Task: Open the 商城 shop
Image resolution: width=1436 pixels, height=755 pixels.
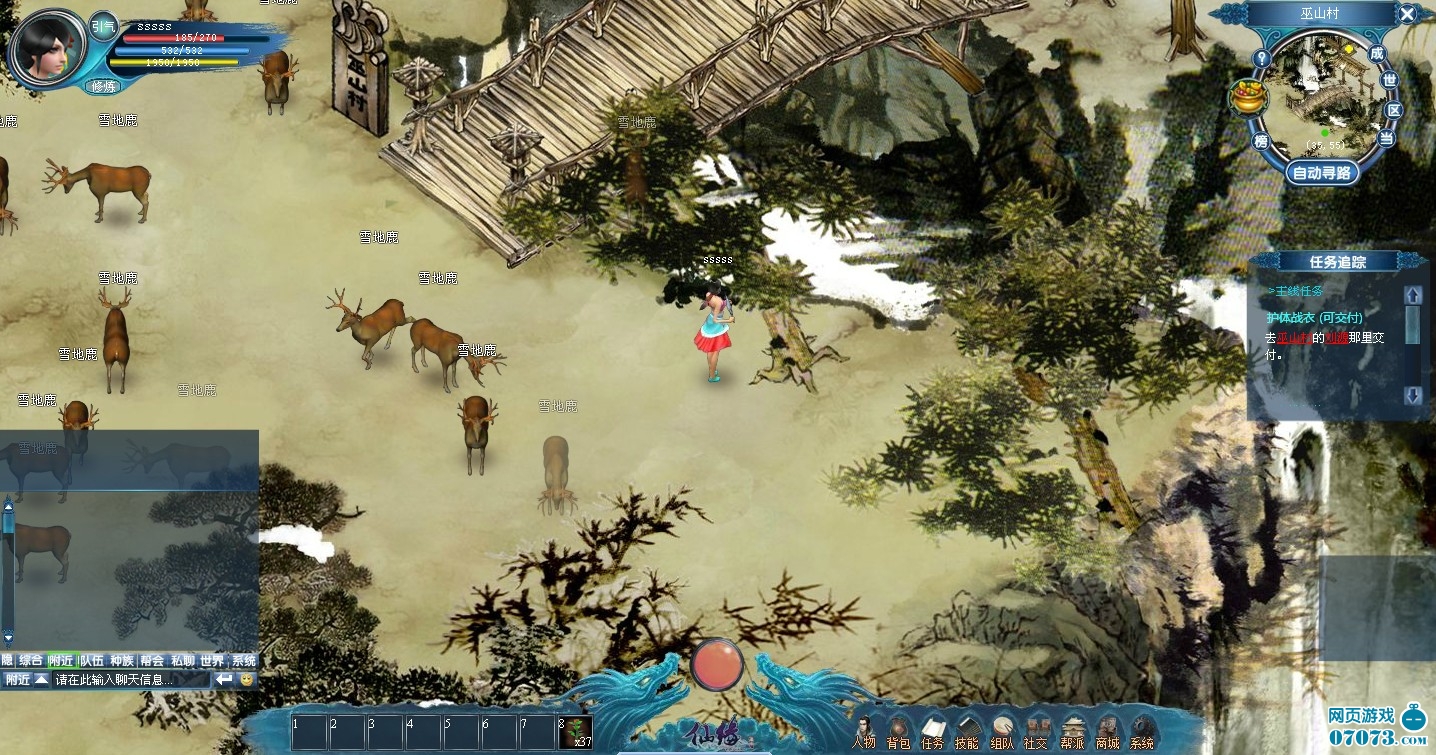Action: click(x=1107, y=731)
